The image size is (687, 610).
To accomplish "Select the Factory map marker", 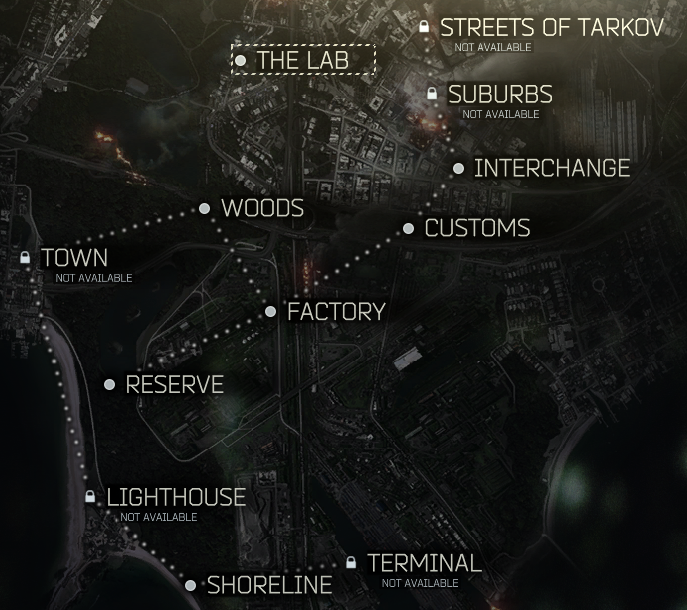I will pyautogui.click(x=335, y=312).
